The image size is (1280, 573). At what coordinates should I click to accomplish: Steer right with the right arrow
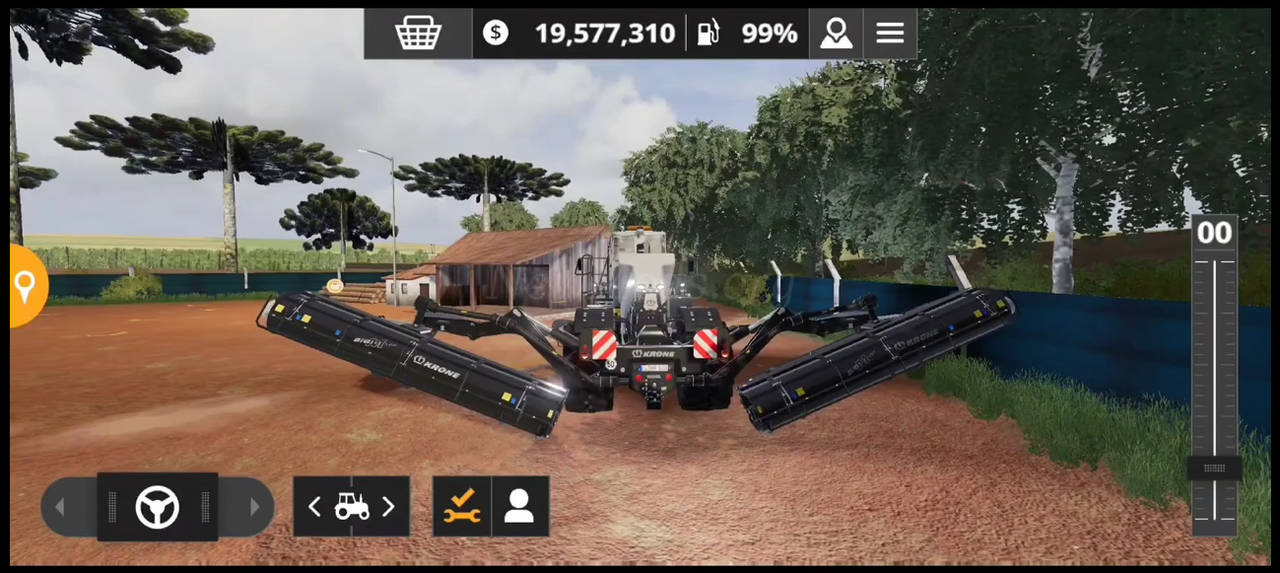(253, 507)
